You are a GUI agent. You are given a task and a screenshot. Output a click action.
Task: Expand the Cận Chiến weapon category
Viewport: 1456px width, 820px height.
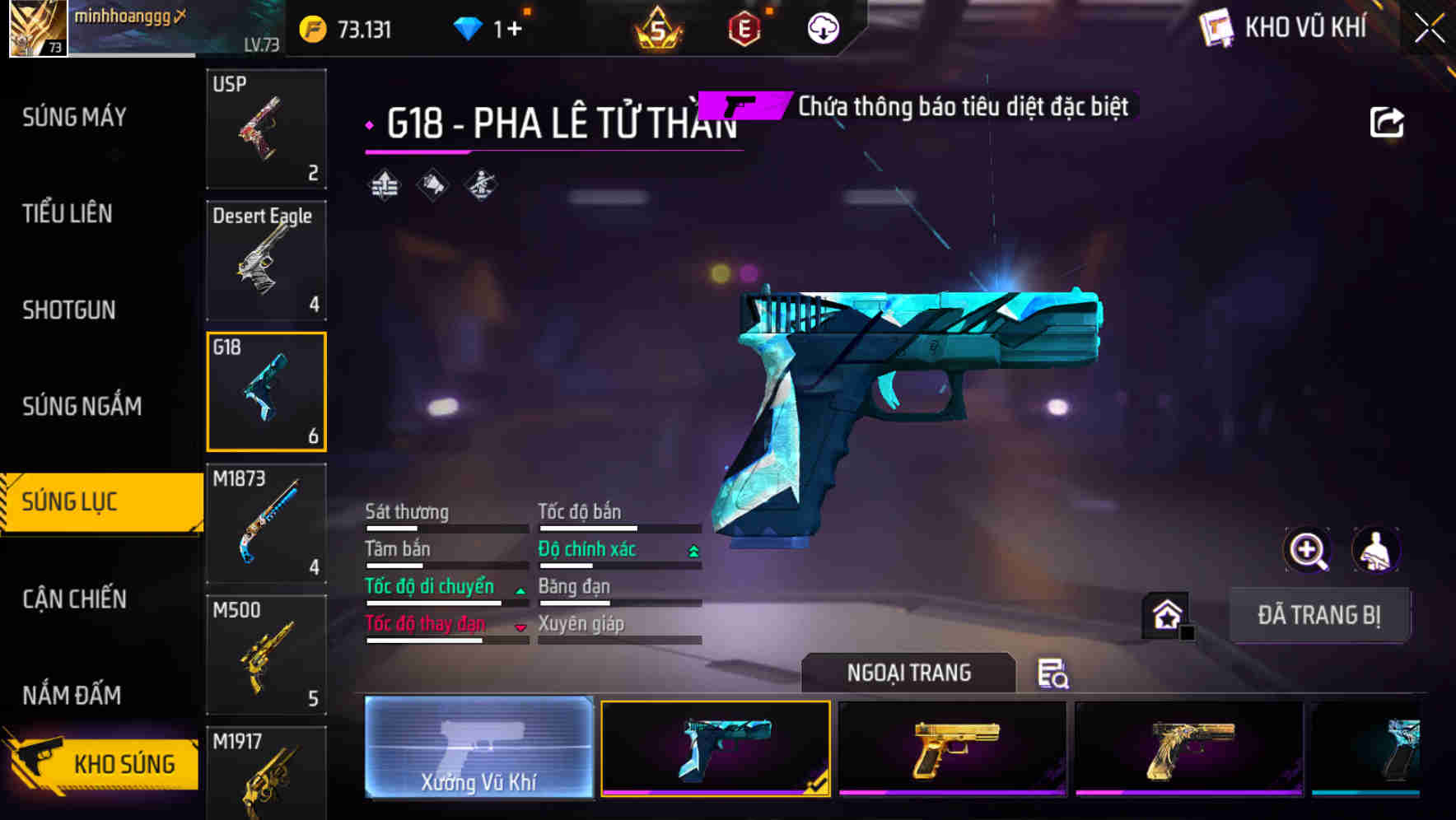(x=74, y=599)
